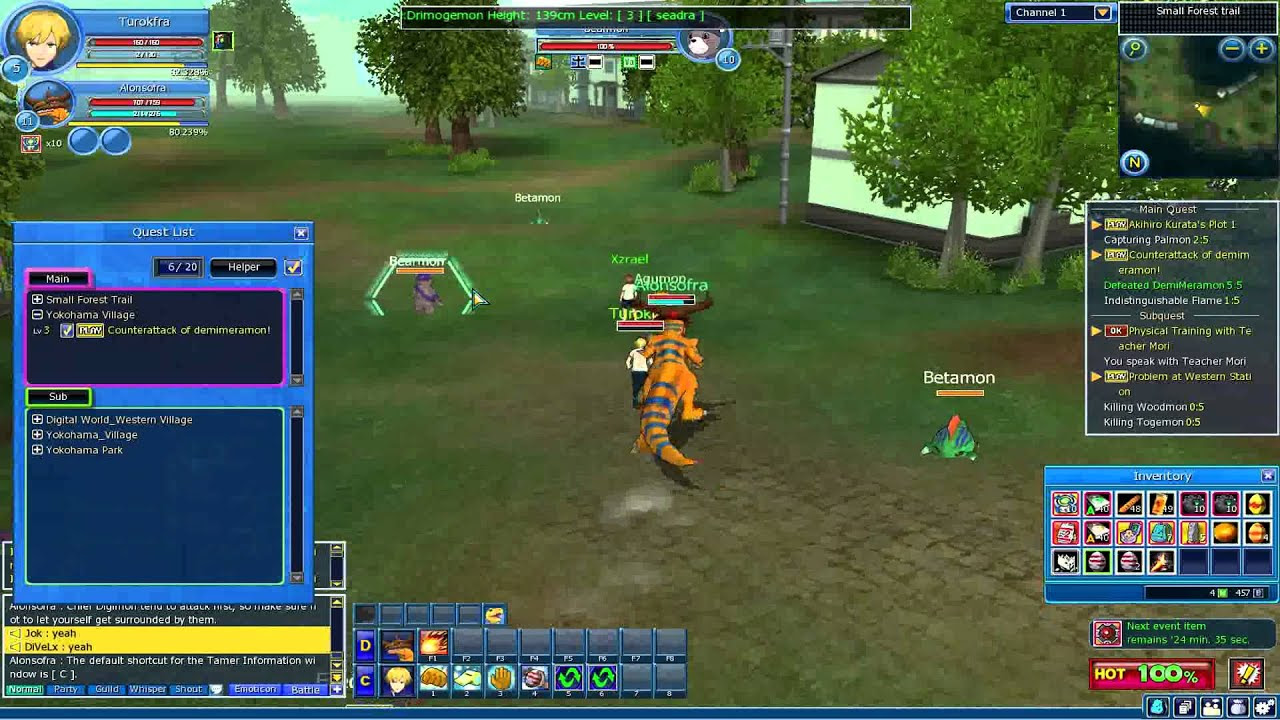Select the backpack item in the Inventory

click(1162, 532)
